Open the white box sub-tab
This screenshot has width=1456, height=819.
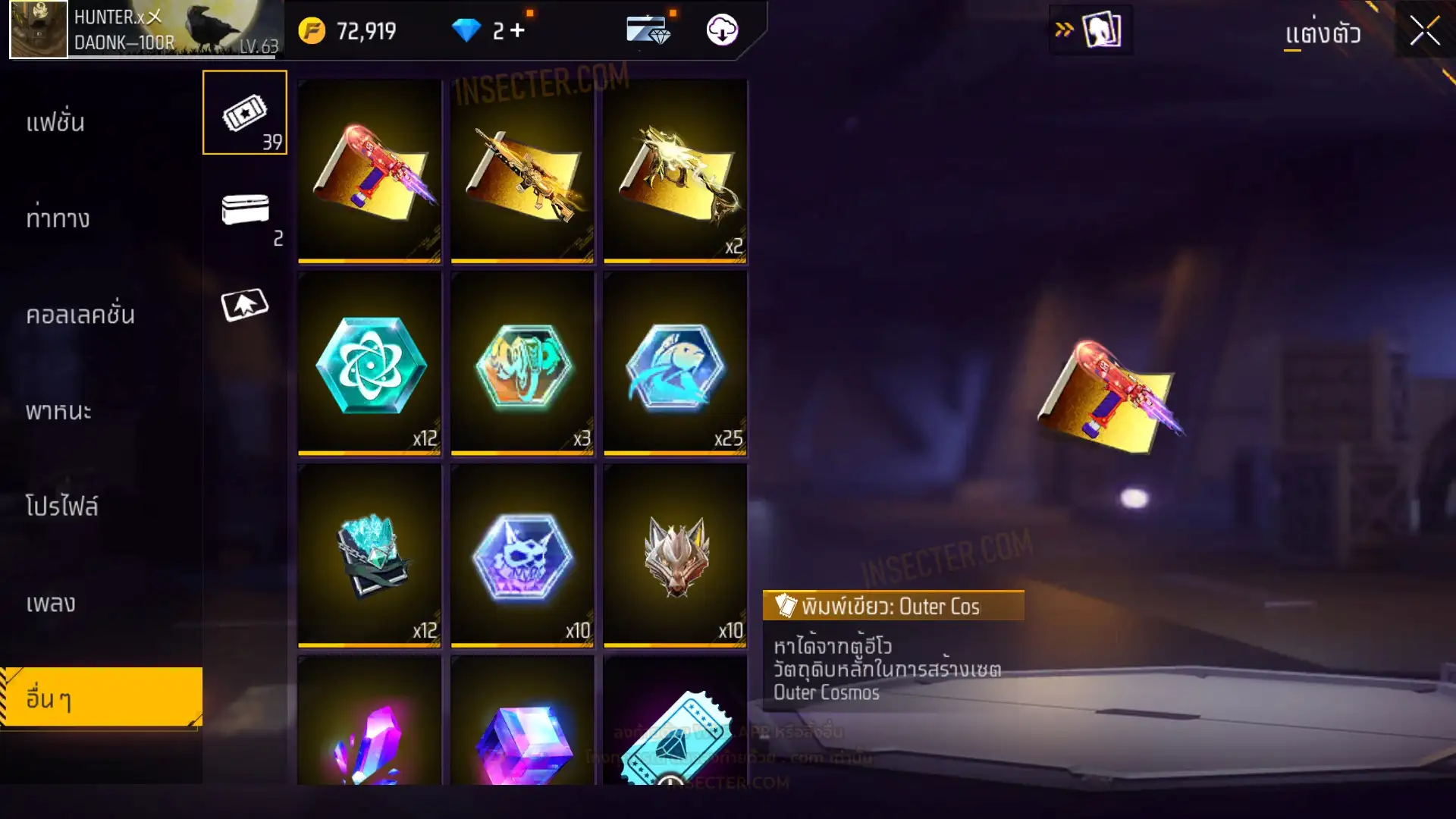pyautogui.click(x=244, y=210)
